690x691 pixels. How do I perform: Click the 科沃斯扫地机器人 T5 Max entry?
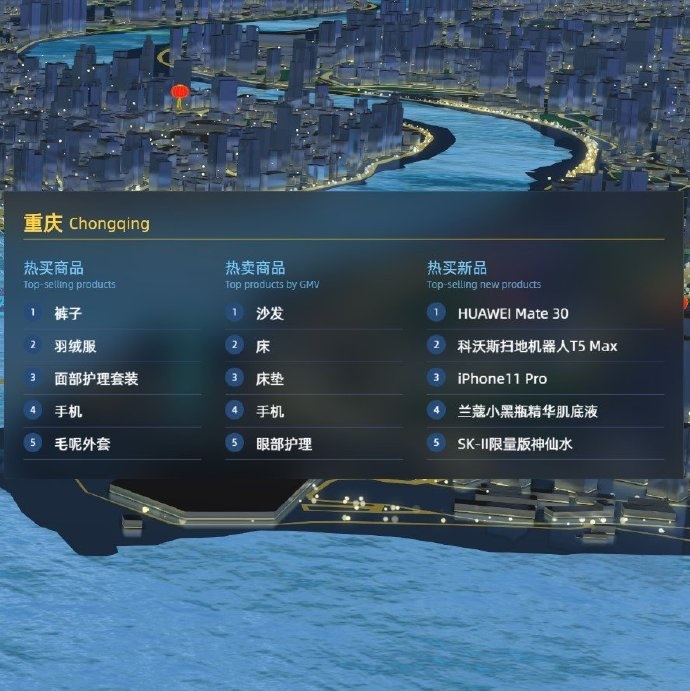point(537,346)
